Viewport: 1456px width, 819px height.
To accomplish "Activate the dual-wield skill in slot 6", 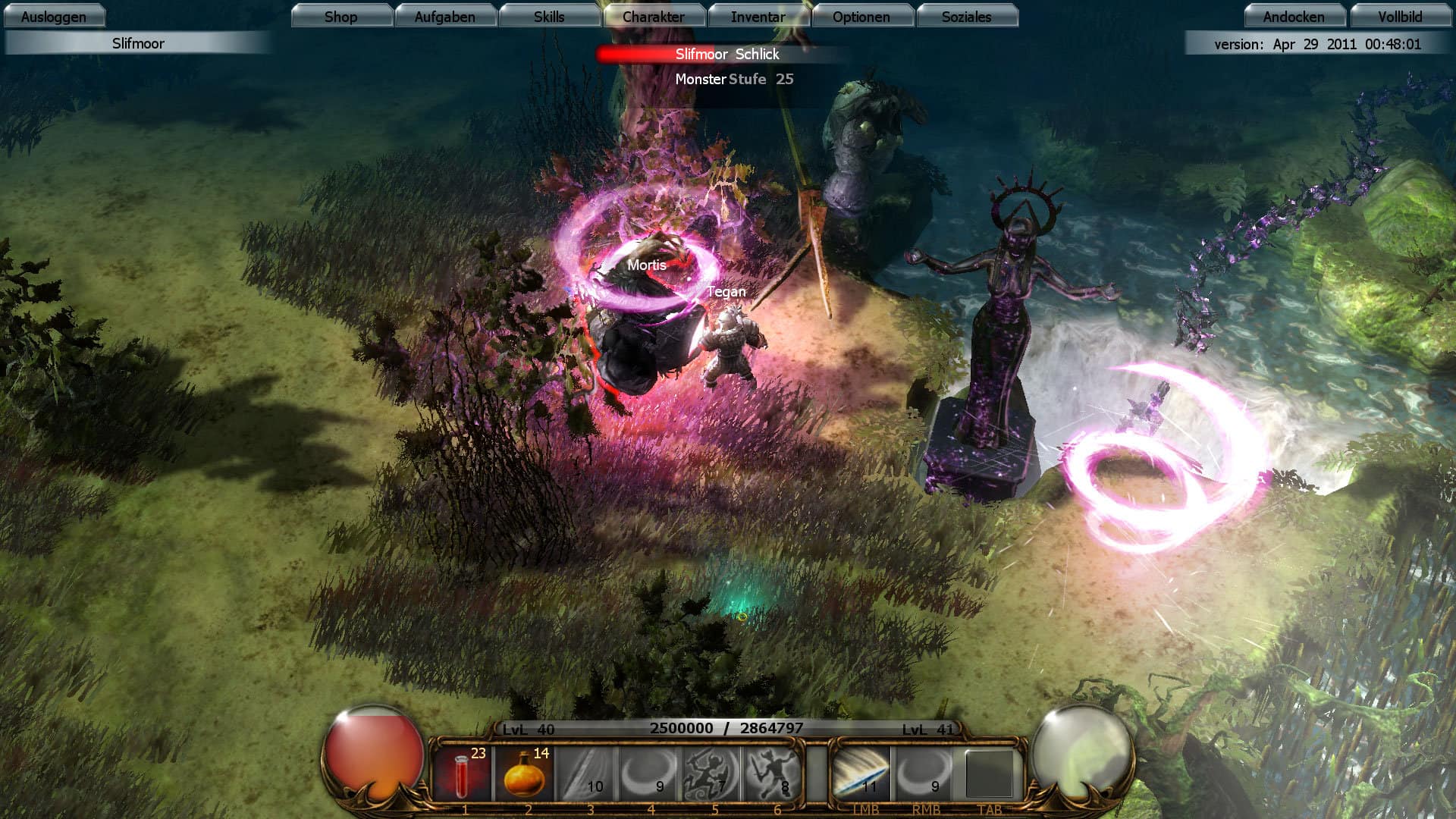I will click(775, 773).
